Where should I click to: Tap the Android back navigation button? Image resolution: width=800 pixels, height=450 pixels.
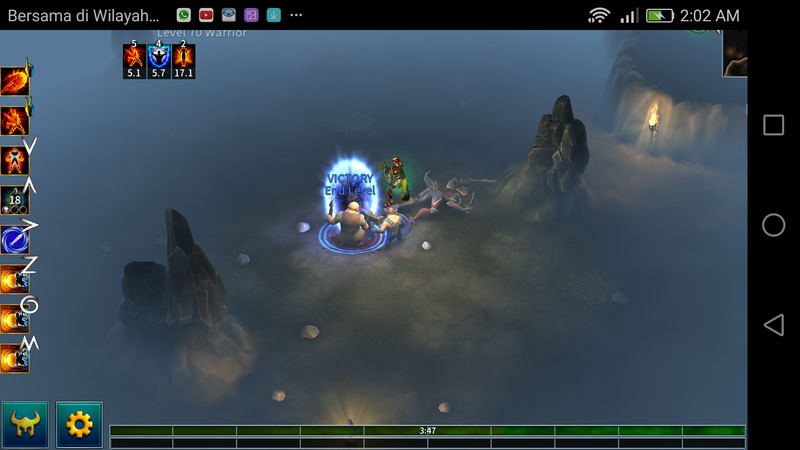pos(773,325)
